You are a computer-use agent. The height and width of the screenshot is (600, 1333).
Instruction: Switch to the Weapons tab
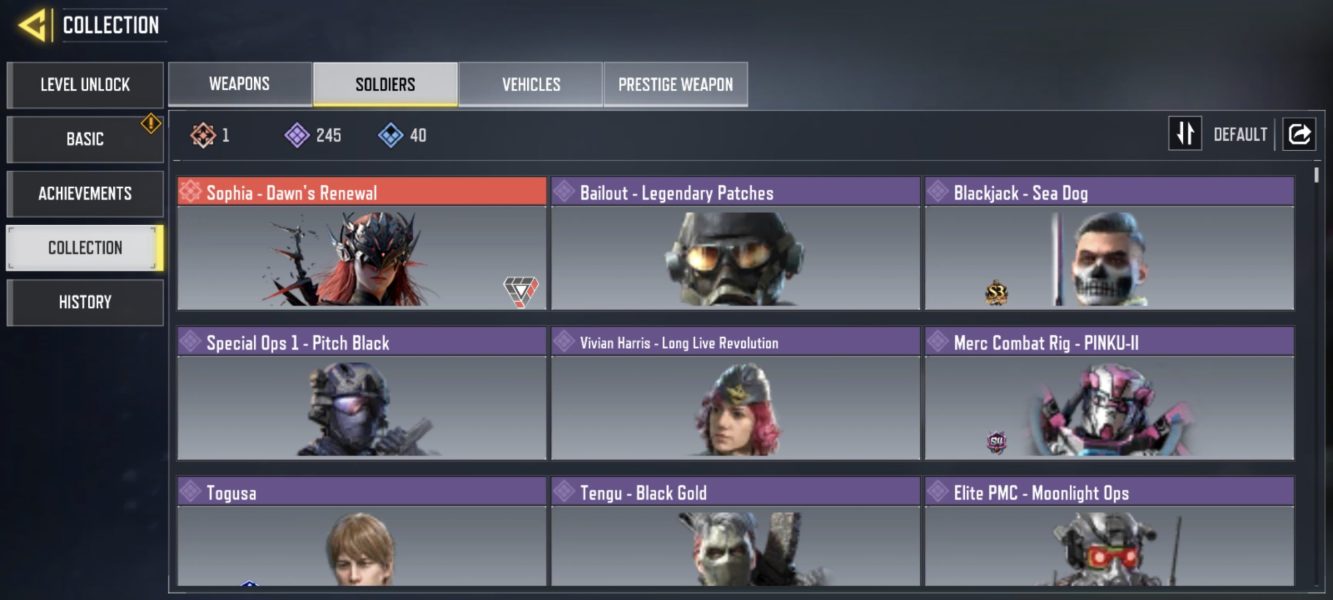coord(239,84)
